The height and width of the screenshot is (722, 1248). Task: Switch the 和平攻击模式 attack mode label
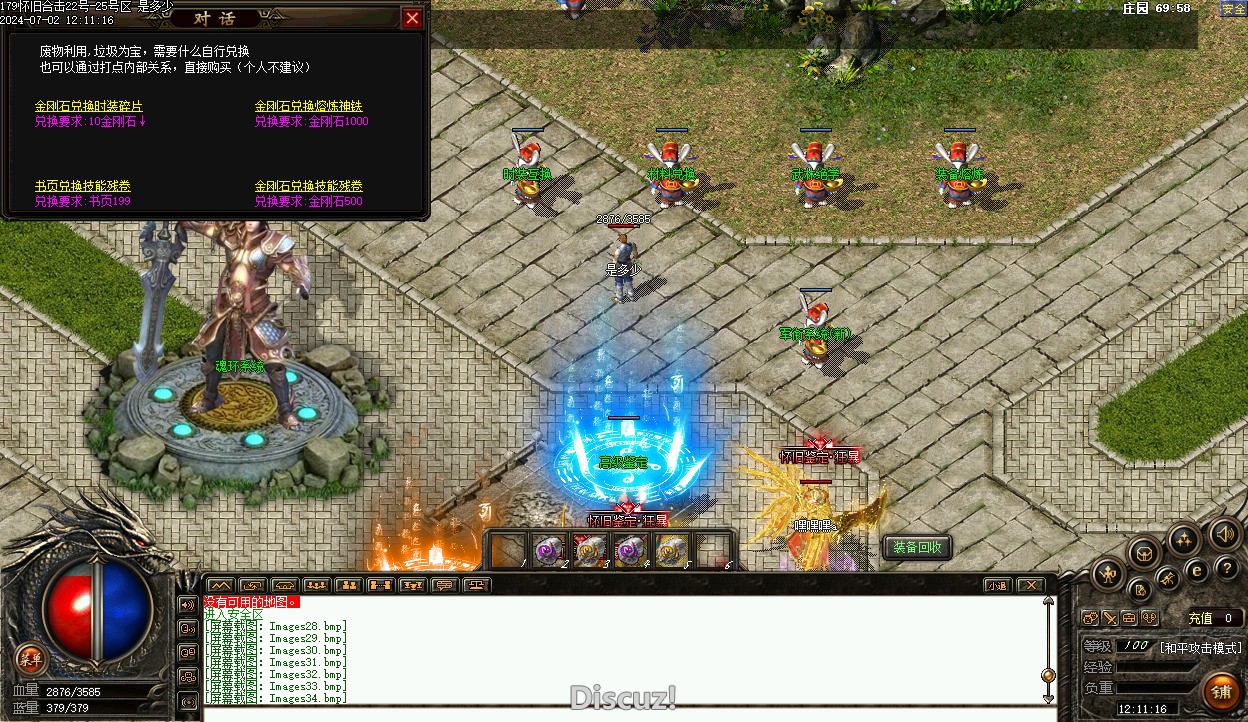pos(1200,647)
